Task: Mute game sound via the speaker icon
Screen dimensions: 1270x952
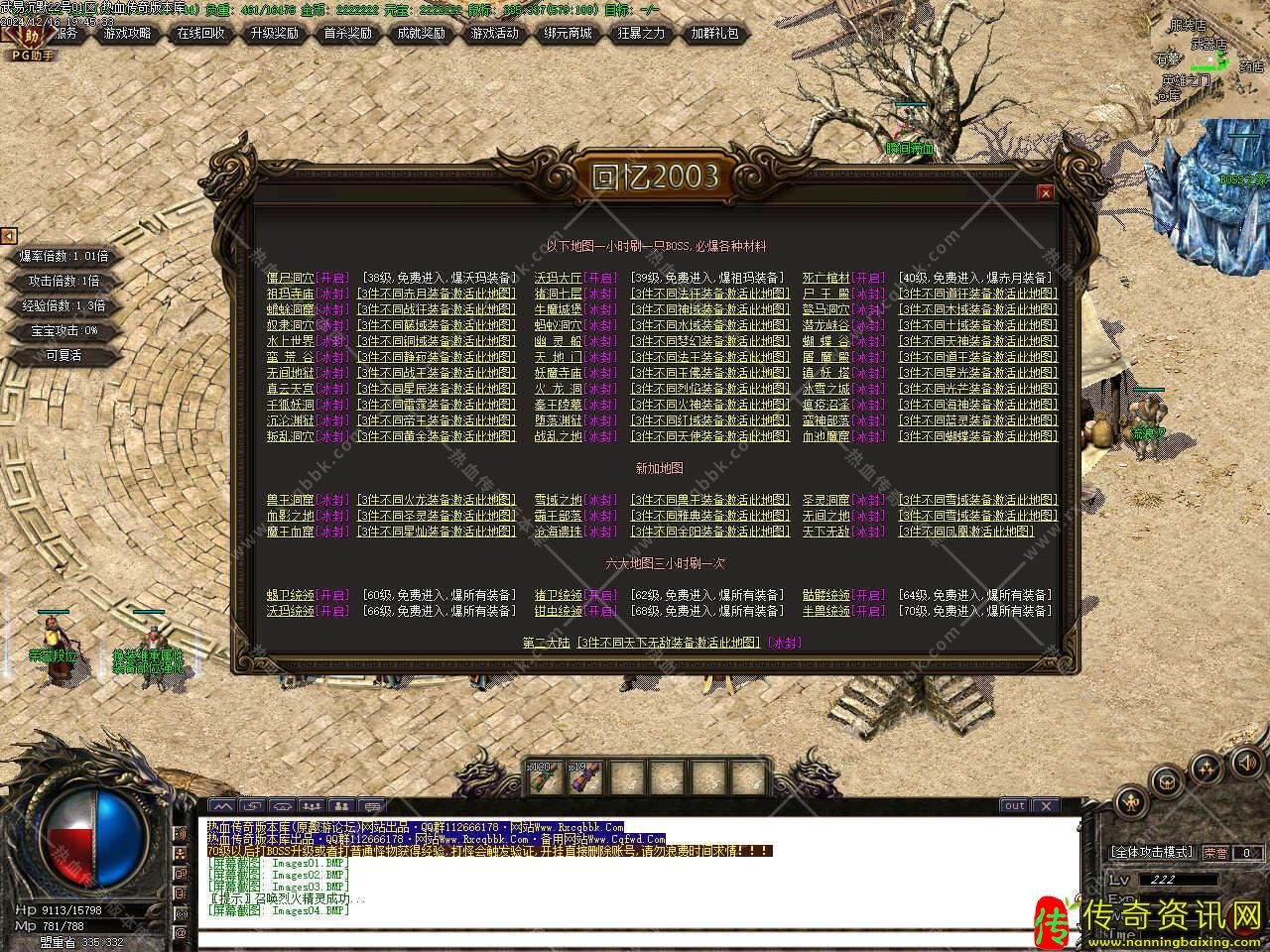Action: 1247,762
